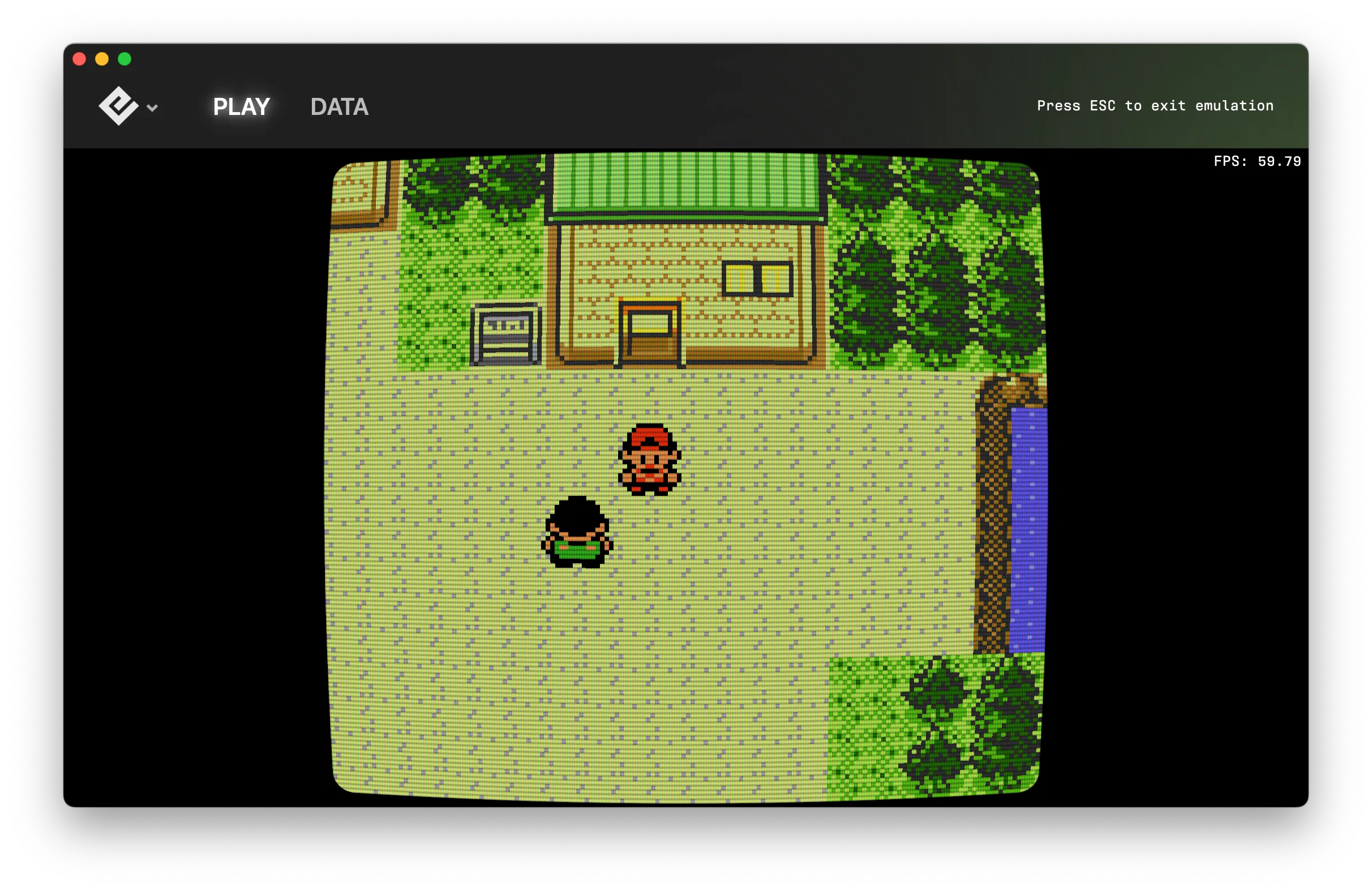Toggle the green zoom window control
Screen dimensions: 1372x891
(123, 58)
